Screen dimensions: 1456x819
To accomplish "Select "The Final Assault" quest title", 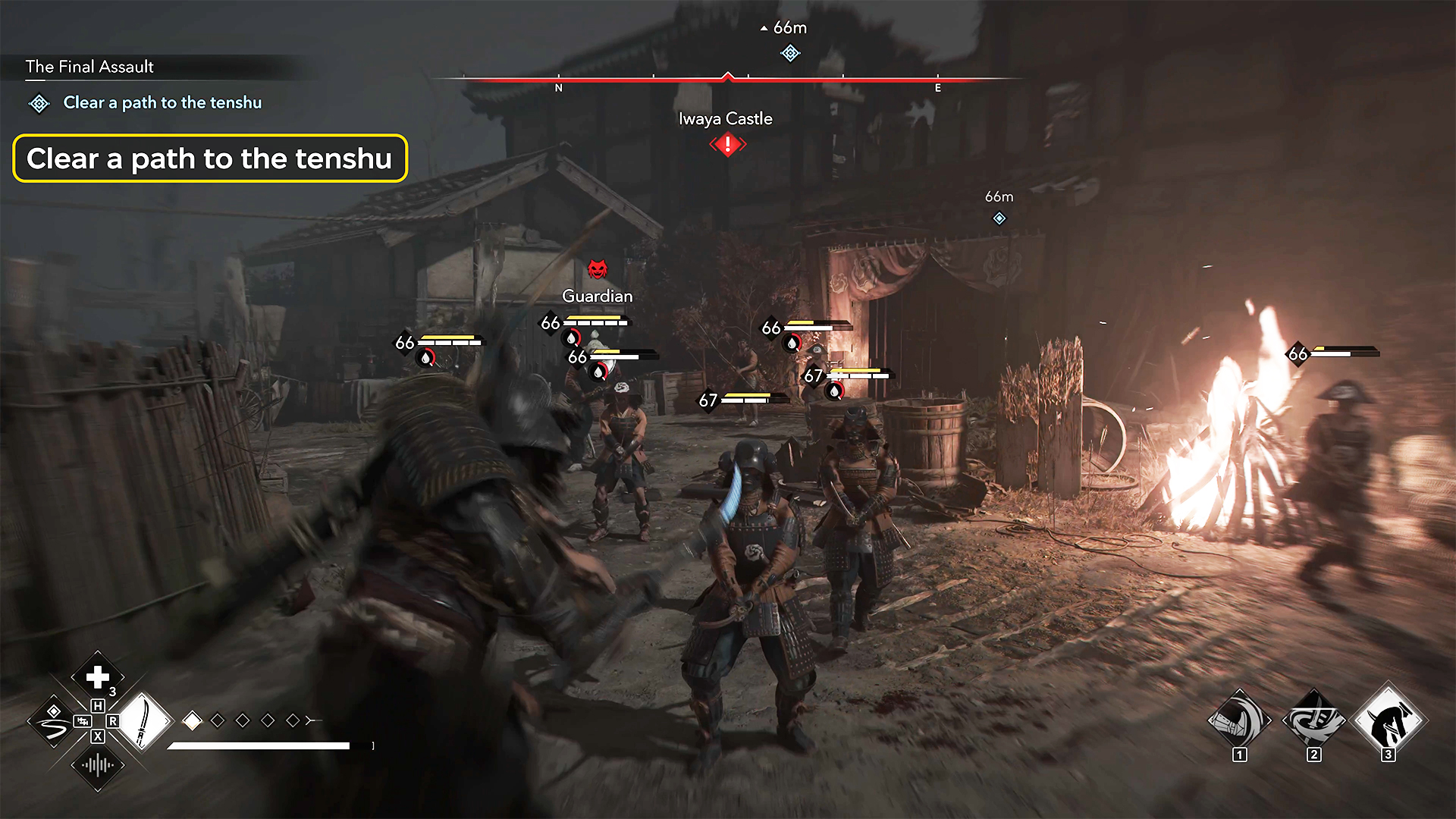I will [x=89, y=67].
